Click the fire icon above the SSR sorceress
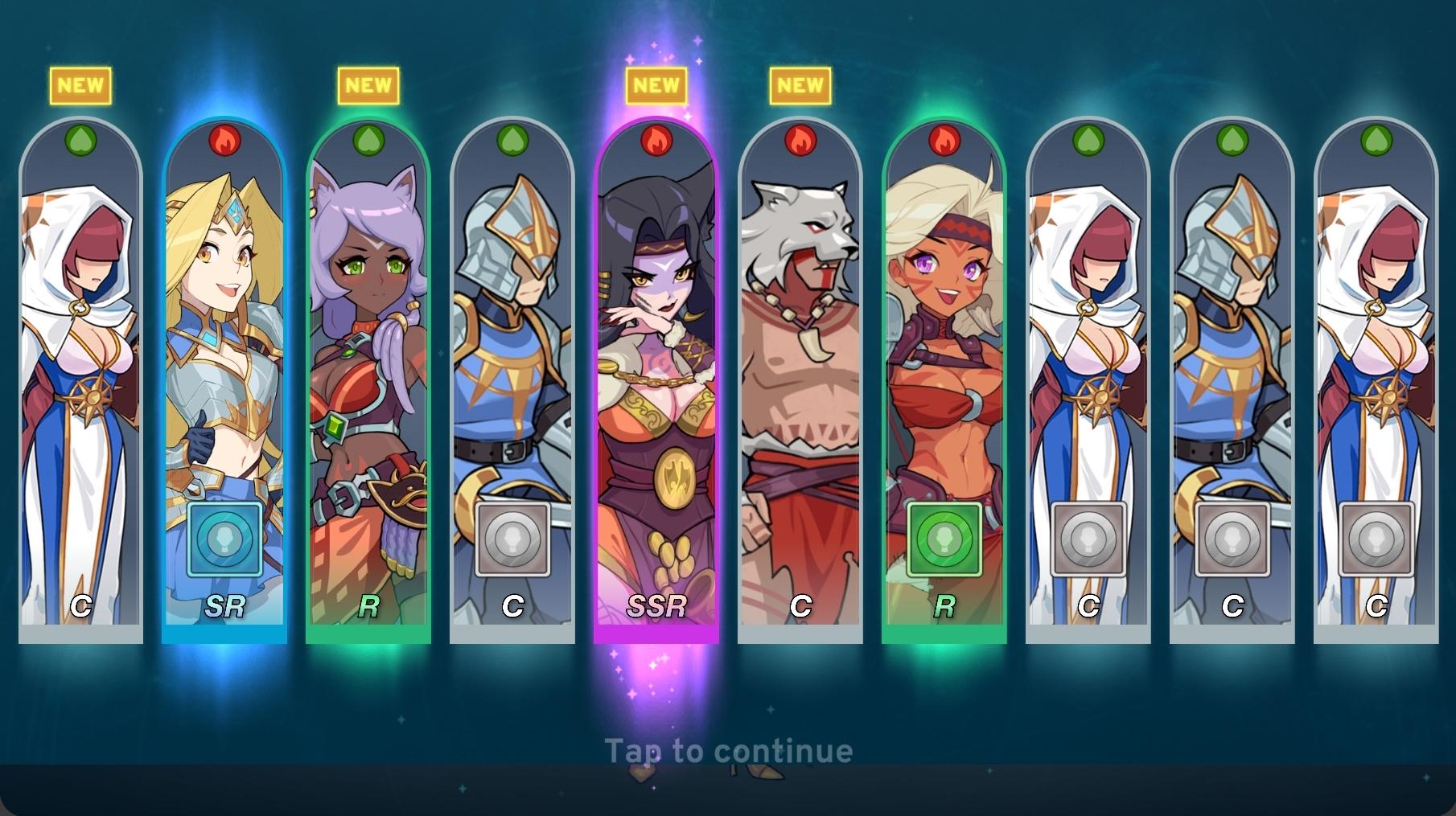1456x816 pixels. (656, 139)
